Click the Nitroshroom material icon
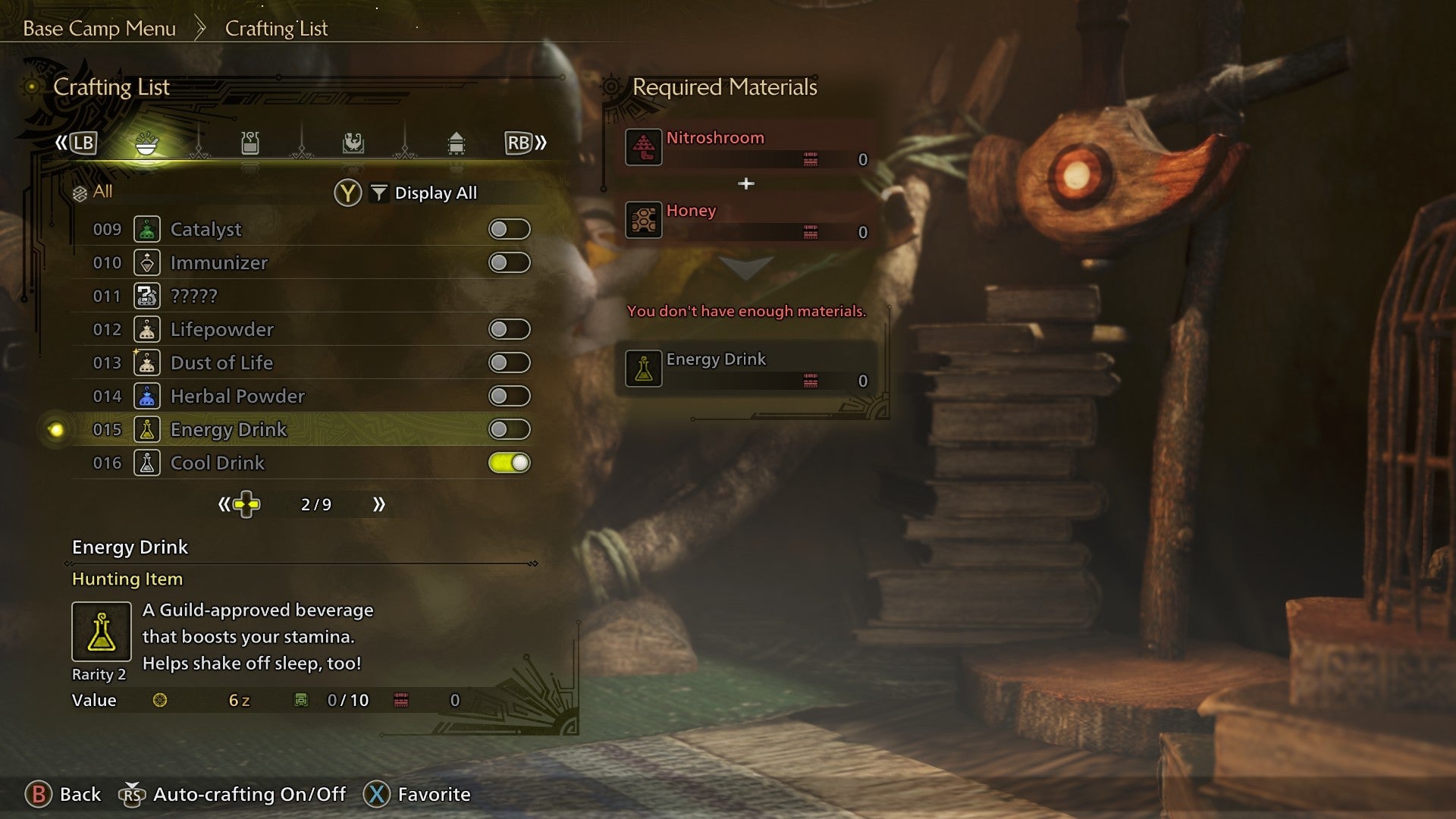Screen dimensions: 1456x819 tap(642, 147)
